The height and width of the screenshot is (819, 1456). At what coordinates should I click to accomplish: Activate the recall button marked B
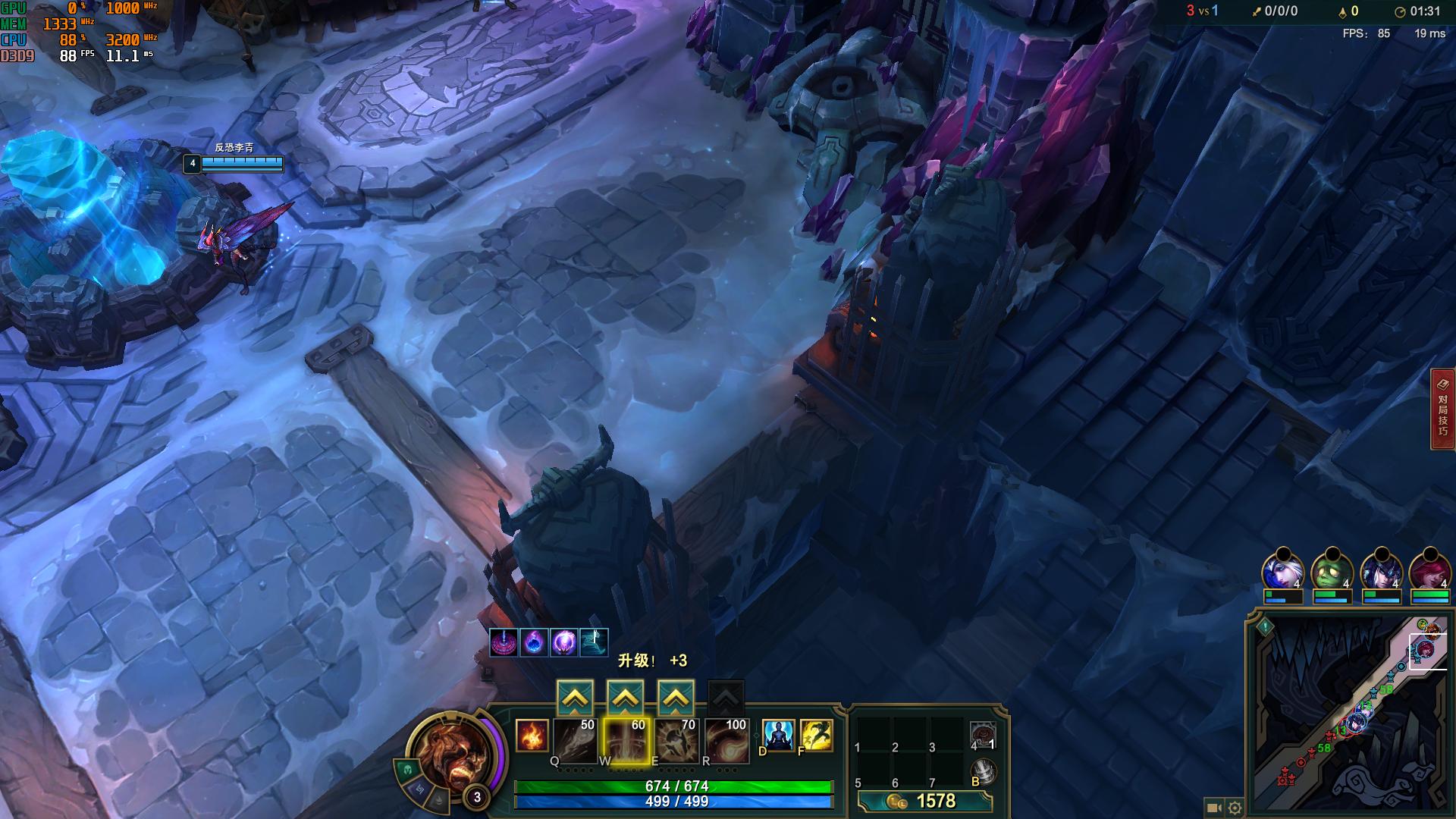pyautogui.click(x=983, y=772)
